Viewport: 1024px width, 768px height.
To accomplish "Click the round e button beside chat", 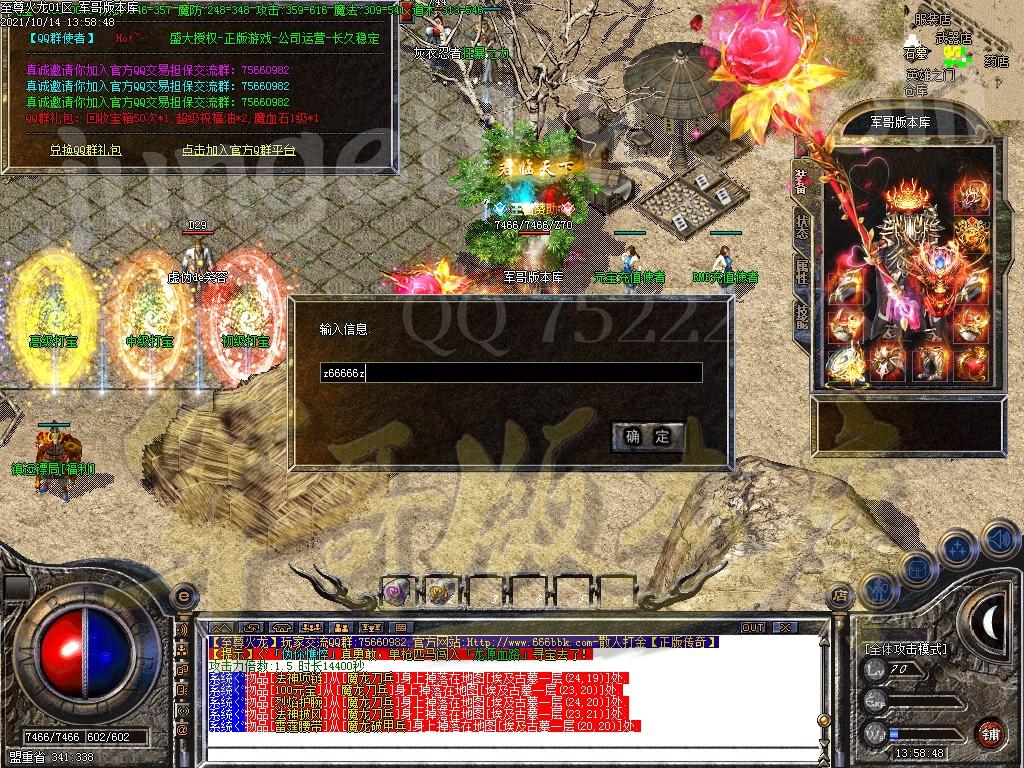I will click(183, 597).
